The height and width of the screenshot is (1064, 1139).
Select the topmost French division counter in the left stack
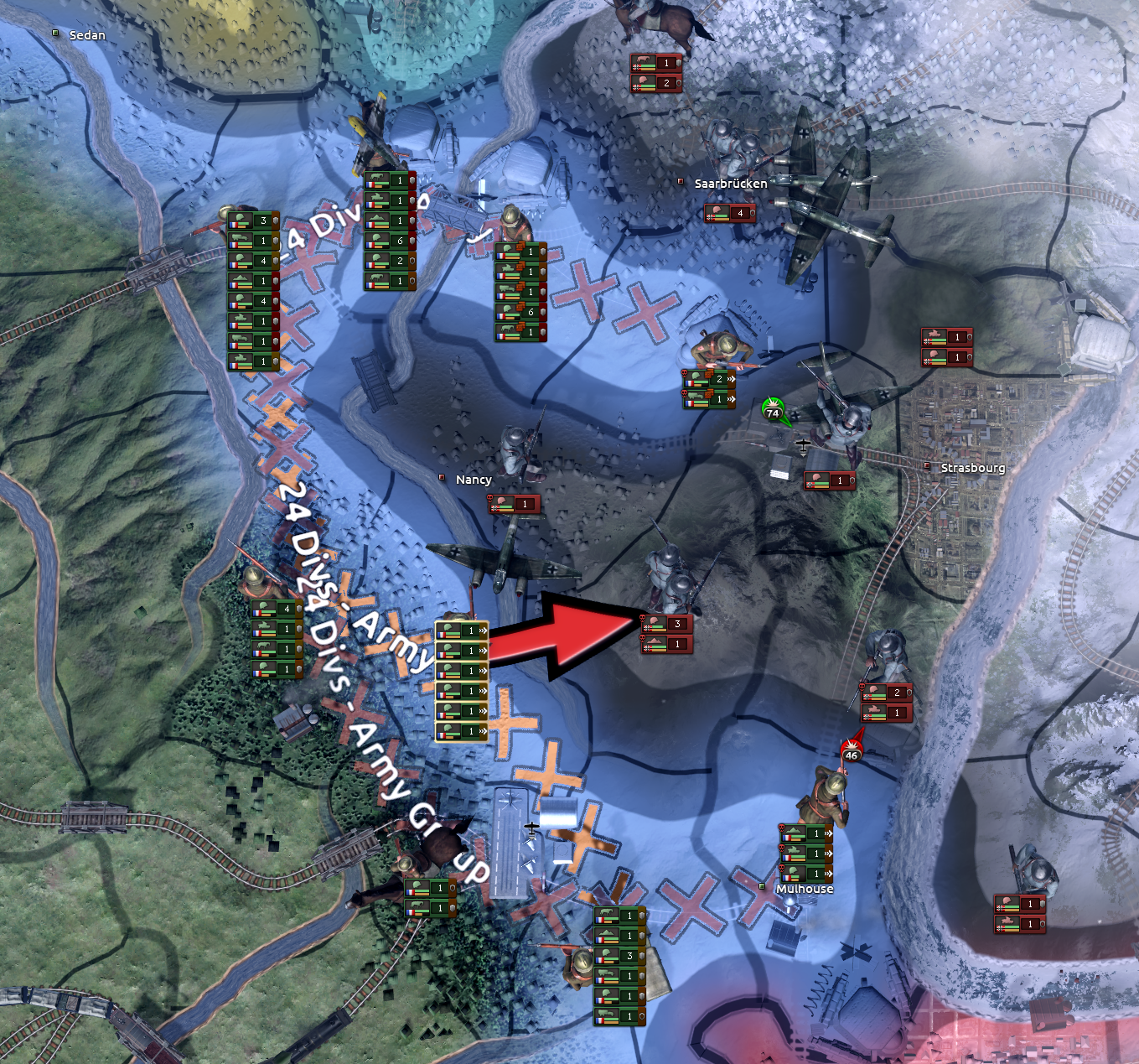[251, 222]
